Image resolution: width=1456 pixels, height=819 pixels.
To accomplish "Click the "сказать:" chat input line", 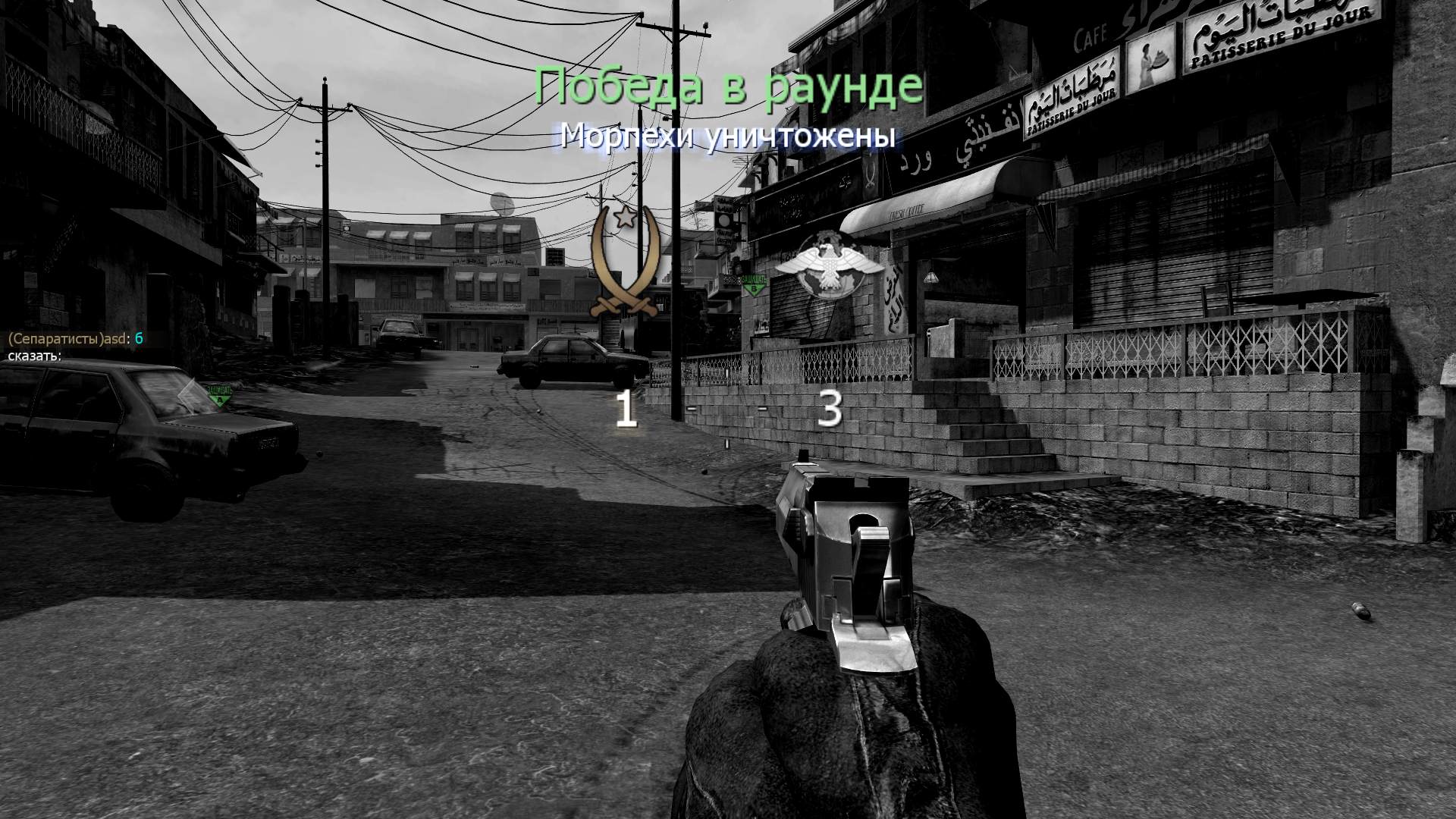I will click(35, 355).
